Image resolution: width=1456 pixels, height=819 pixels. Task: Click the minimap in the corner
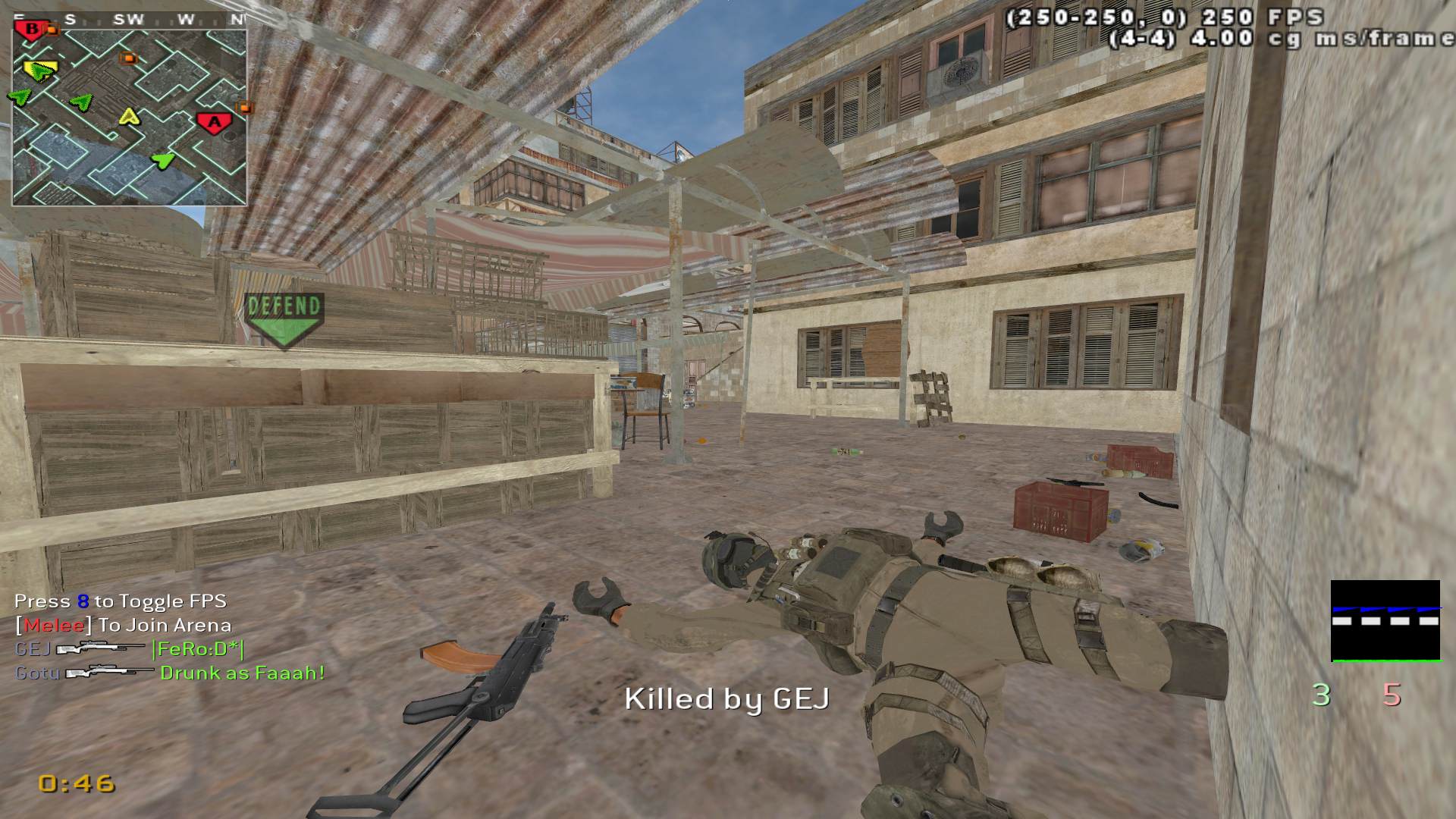click(x=129, y=117)
